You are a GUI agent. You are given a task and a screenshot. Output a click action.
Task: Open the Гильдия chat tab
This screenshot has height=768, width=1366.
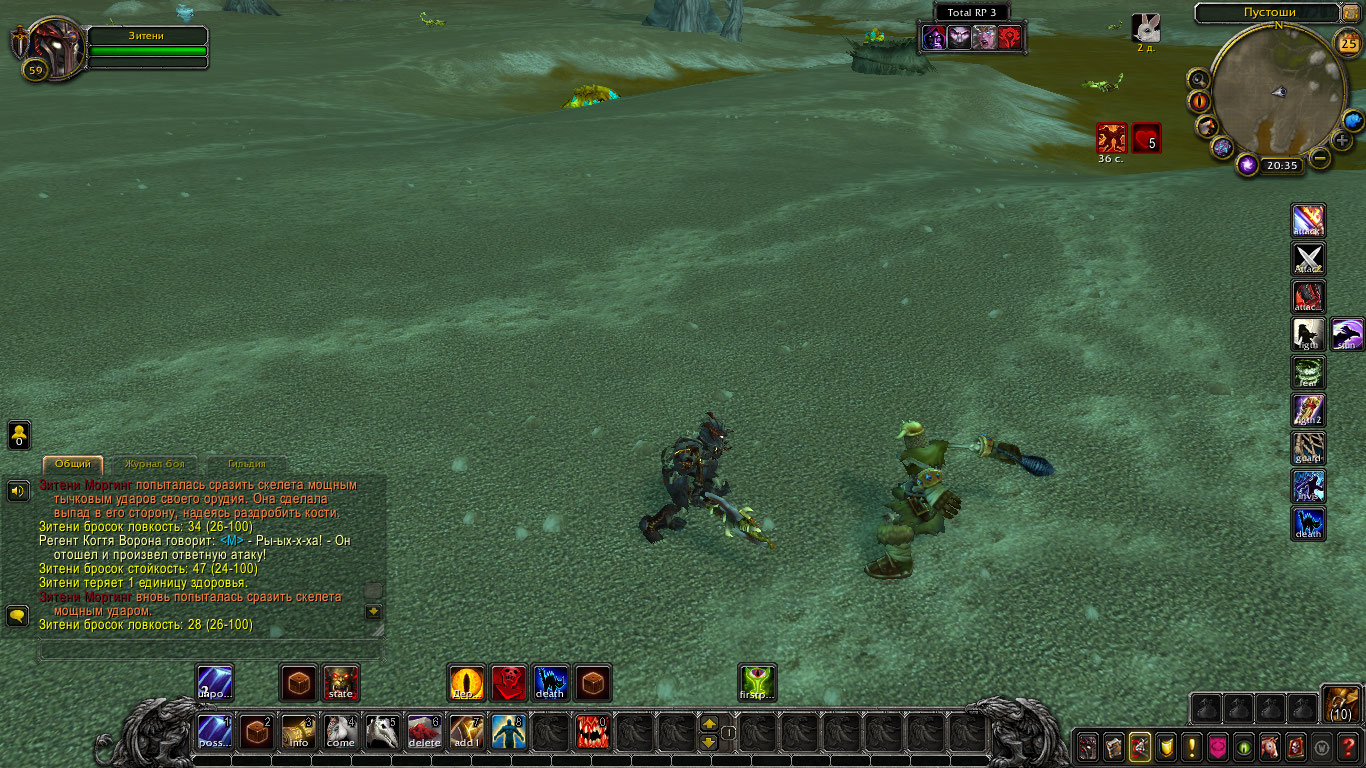246,464
